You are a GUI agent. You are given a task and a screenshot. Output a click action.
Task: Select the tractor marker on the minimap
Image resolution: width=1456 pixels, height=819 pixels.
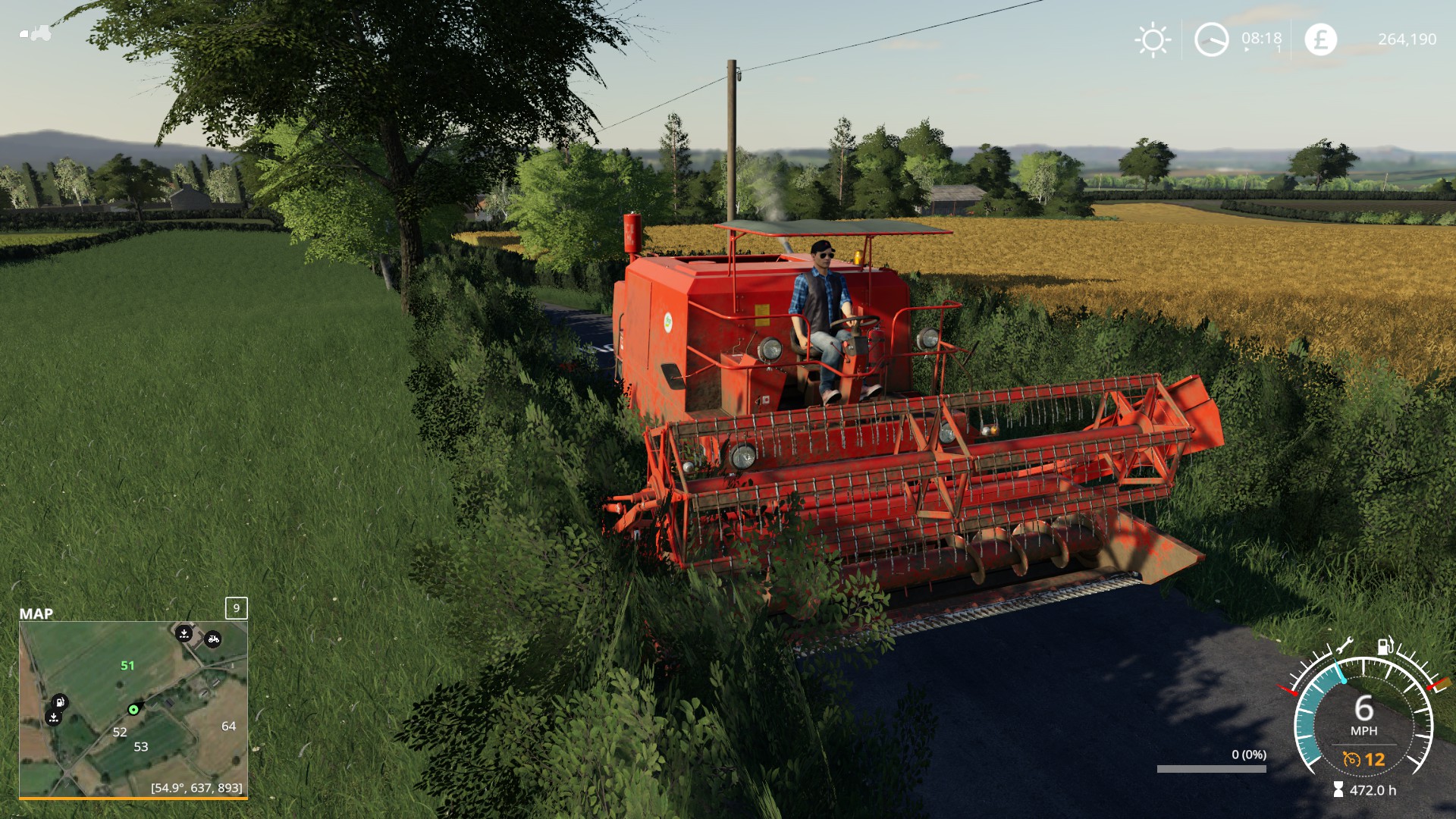coord(213,639)
